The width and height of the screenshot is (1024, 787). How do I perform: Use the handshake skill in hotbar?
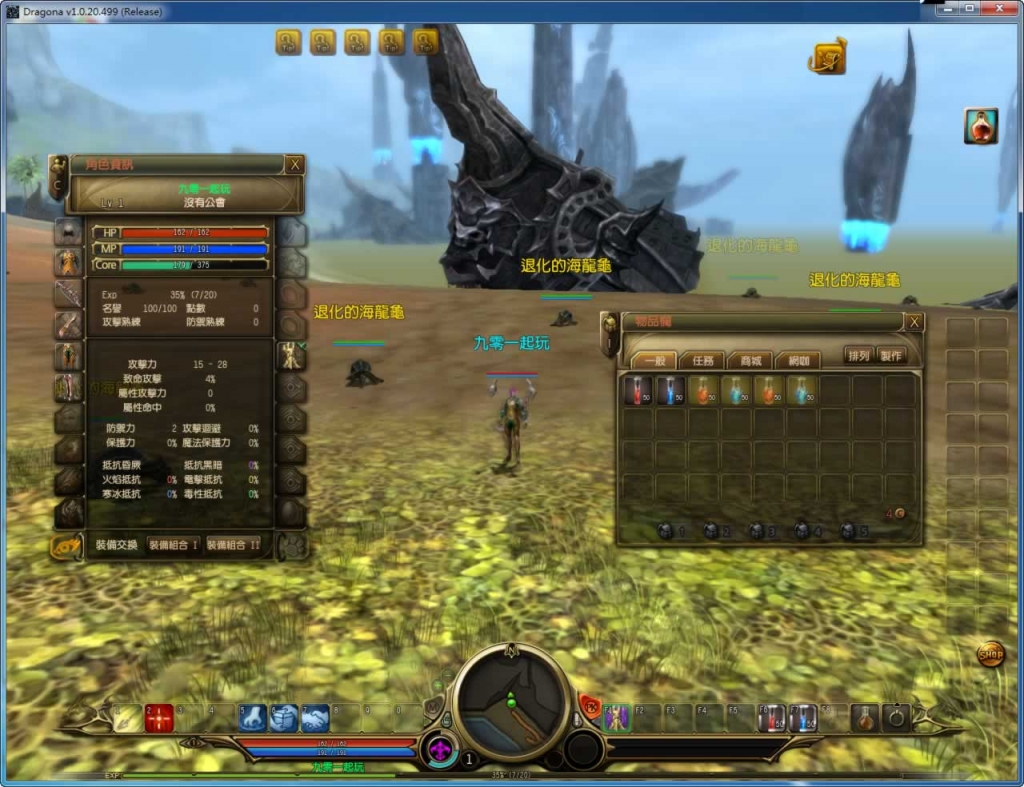(316, 717)
